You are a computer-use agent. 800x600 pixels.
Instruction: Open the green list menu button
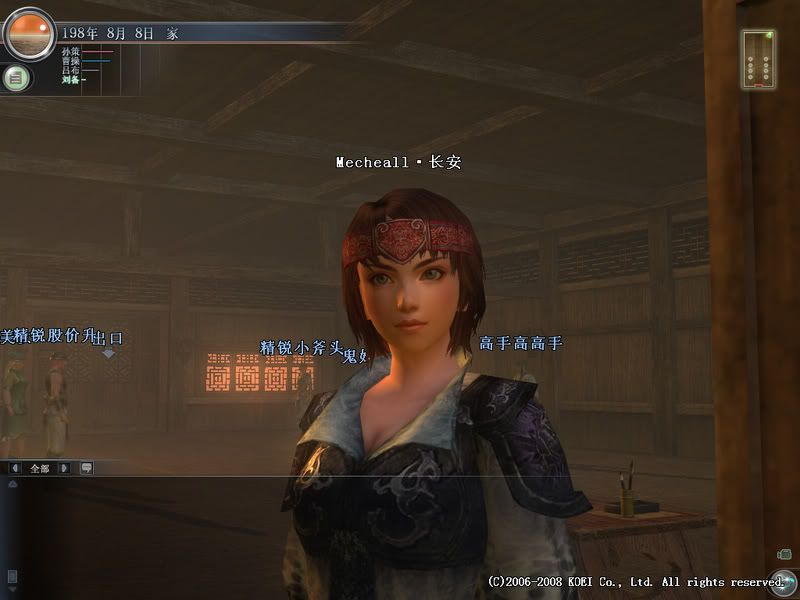[x=16, y=78]
